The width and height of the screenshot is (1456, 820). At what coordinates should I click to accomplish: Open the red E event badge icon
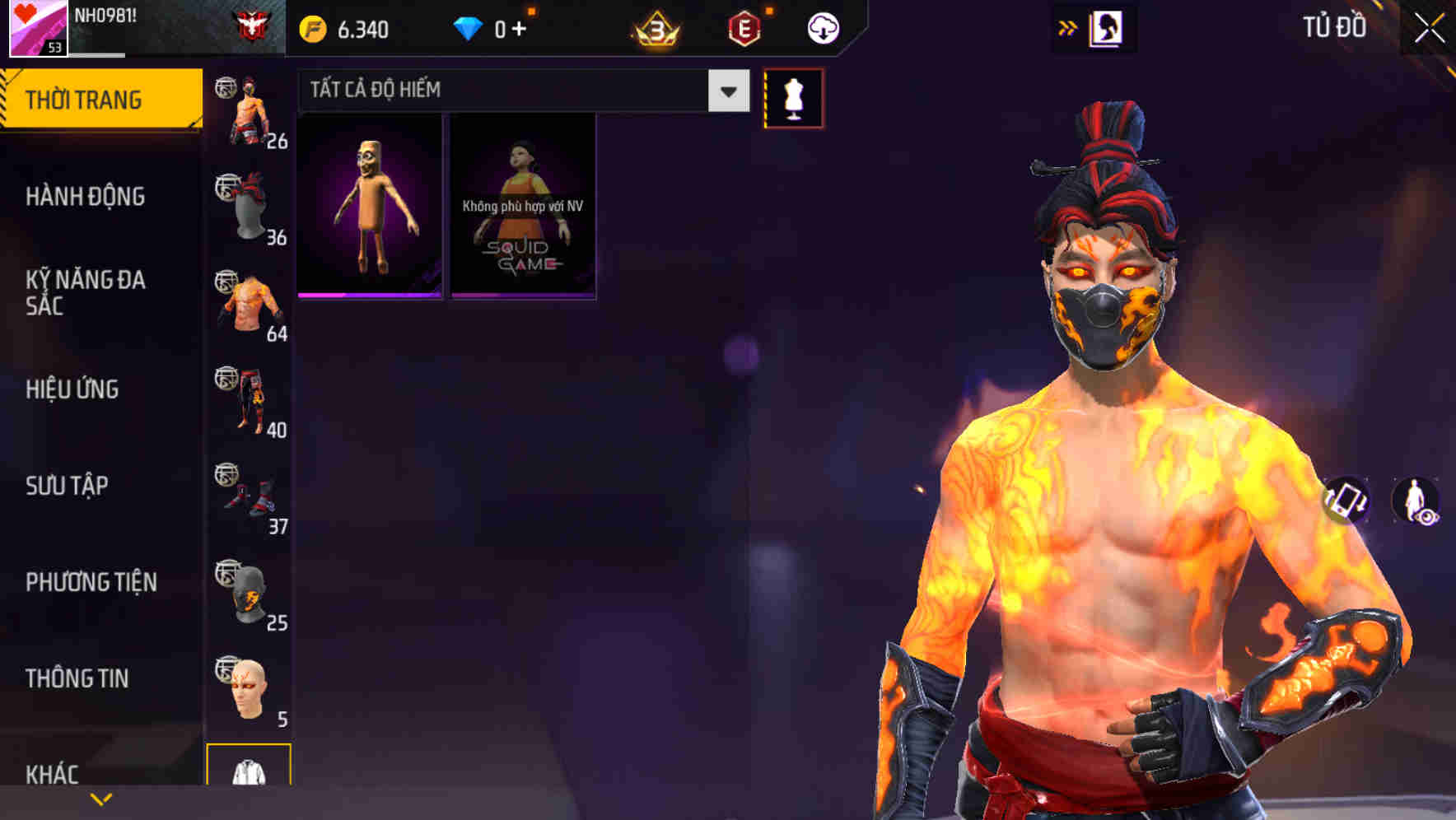click(x=744, y=26)
